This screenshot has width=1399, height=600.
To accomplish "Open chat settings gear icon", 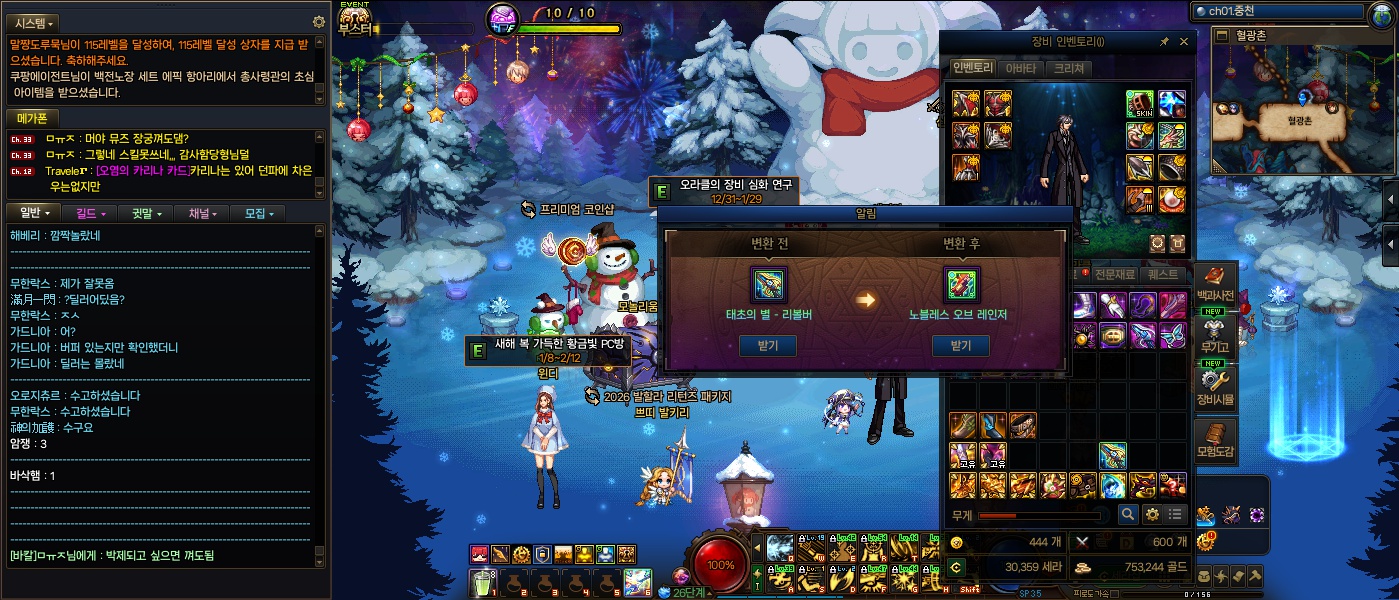I will 319,21.
